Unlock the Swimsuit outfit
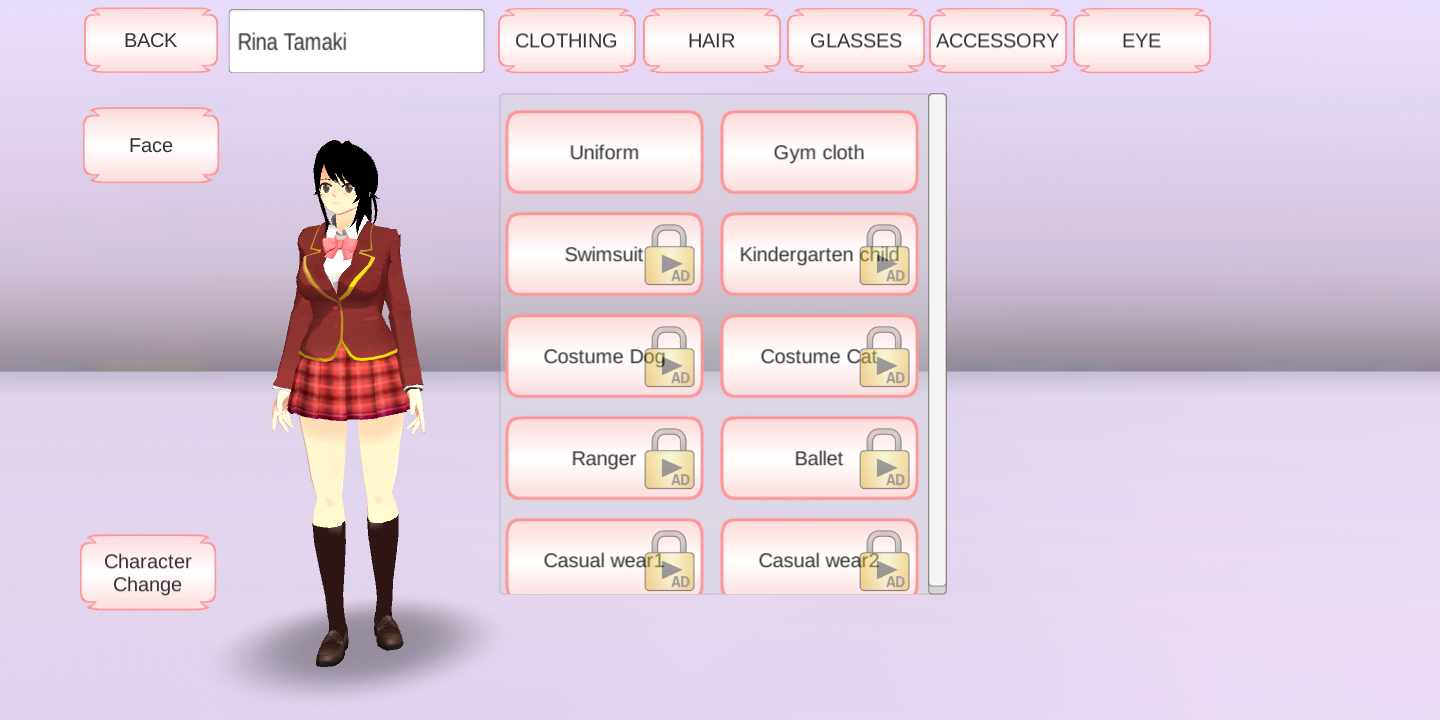Image resolution: width=1440 pixels, height=720 pixels. 604,255
